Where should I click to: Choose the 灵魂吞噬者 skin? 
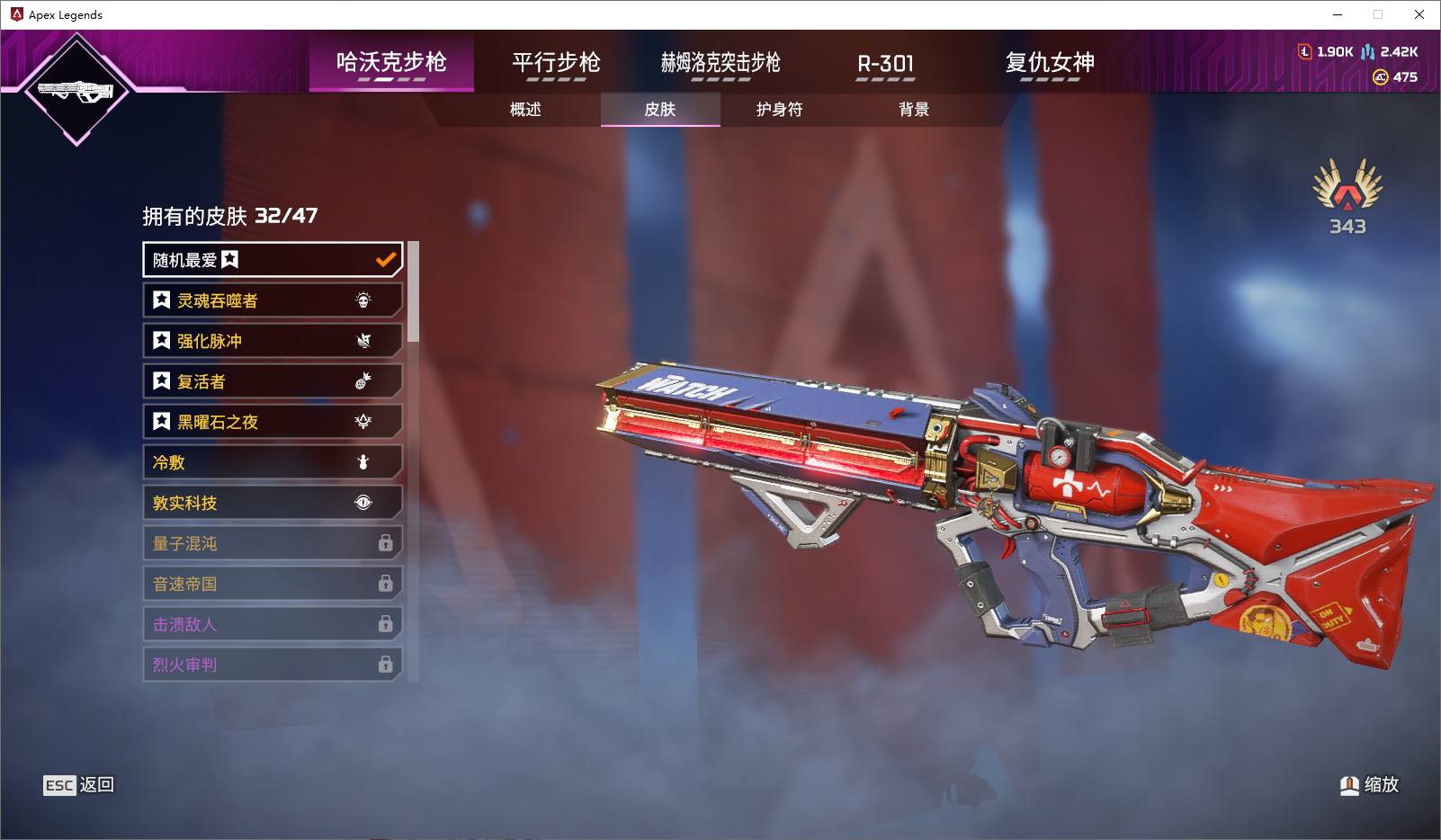point(272,300)
